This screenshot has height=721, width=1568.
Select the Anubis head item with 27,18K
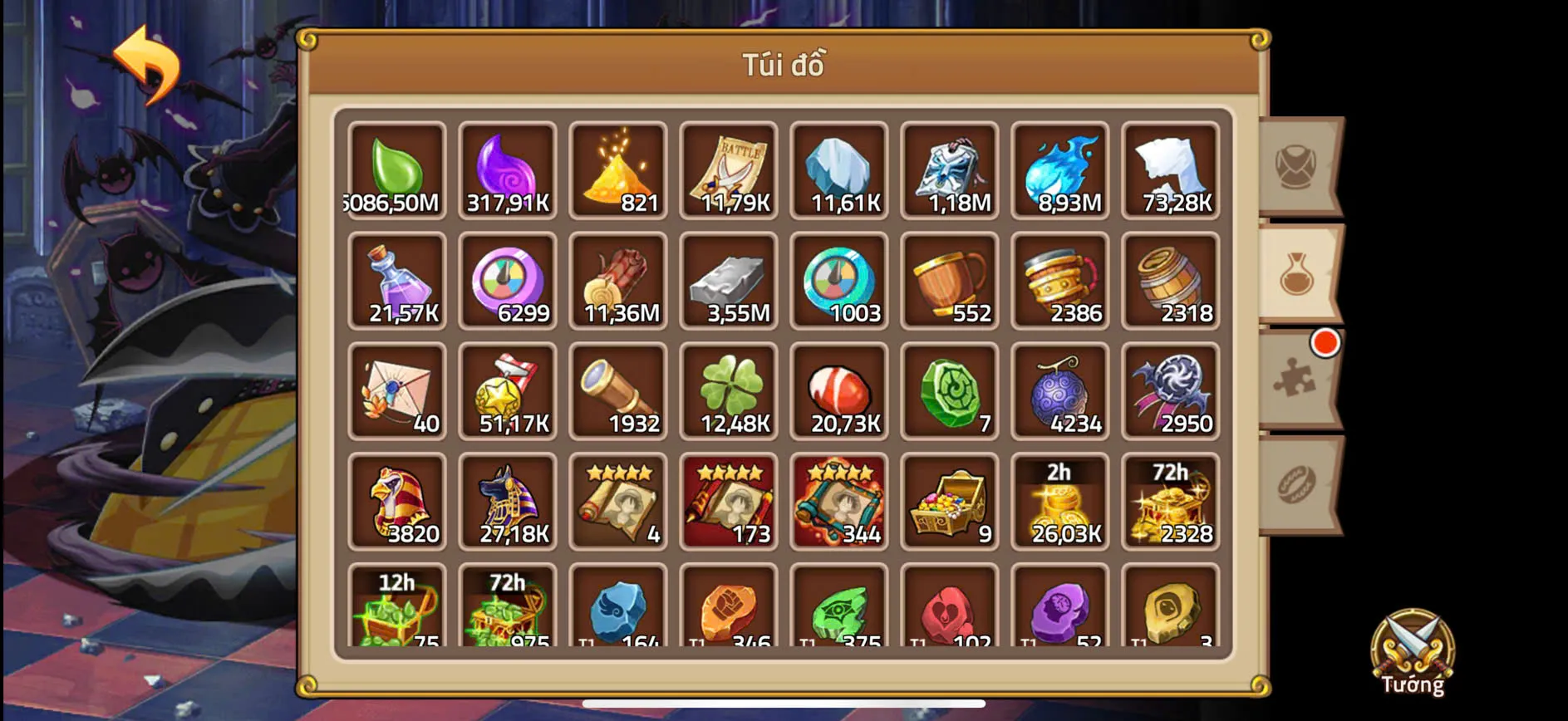(507, 503)
